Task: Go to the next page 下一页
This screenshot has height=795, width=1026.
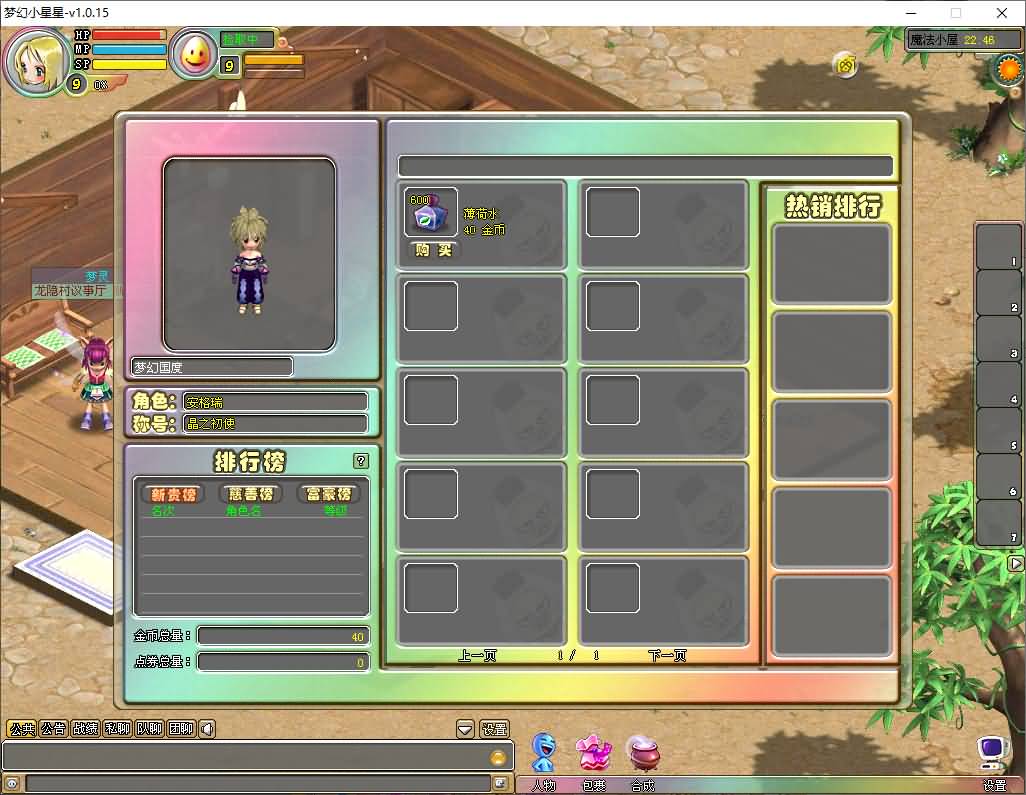Action: click(667, 656)
